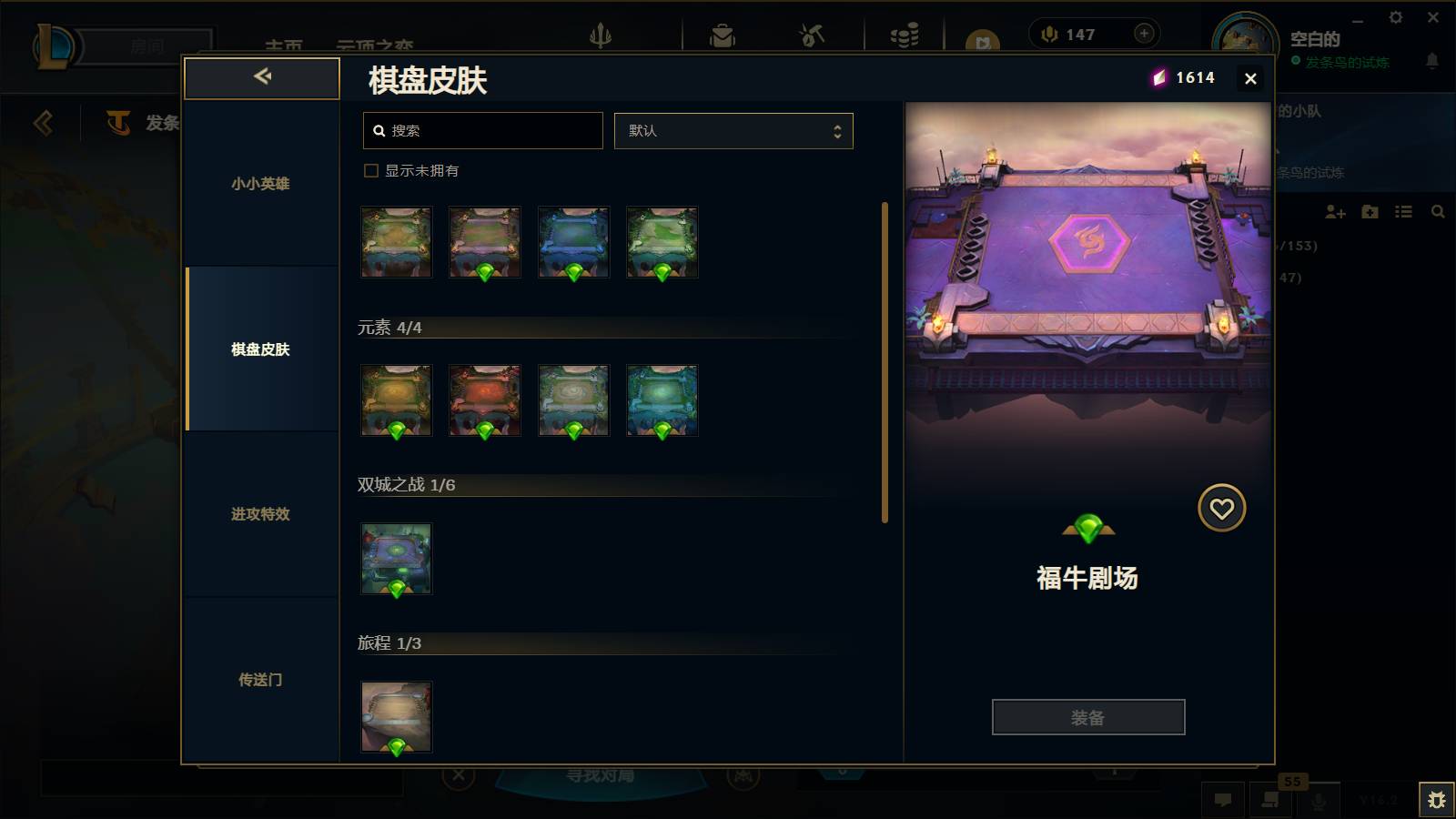This screenshot has width=1456, height=819.
Task: Expand the voice volume plus control
Action: point(1143,33)
